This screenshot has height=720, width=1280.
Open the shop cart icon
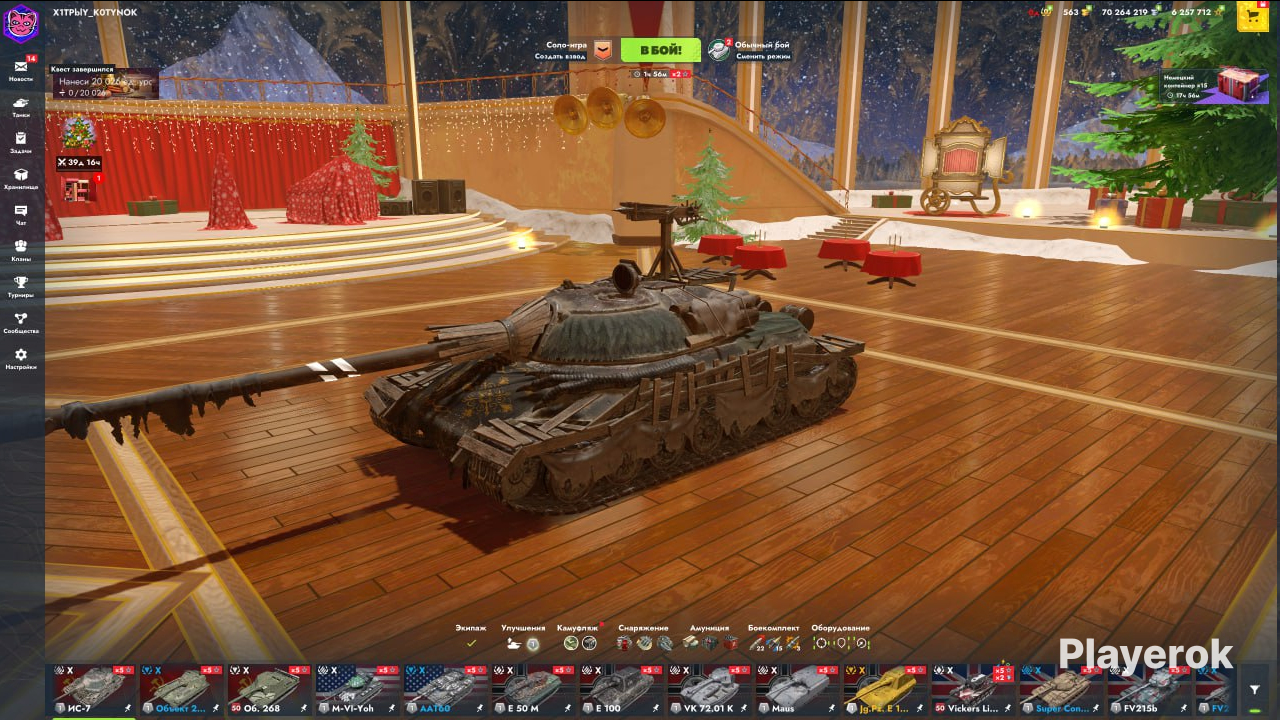(x=1253, y=16)
